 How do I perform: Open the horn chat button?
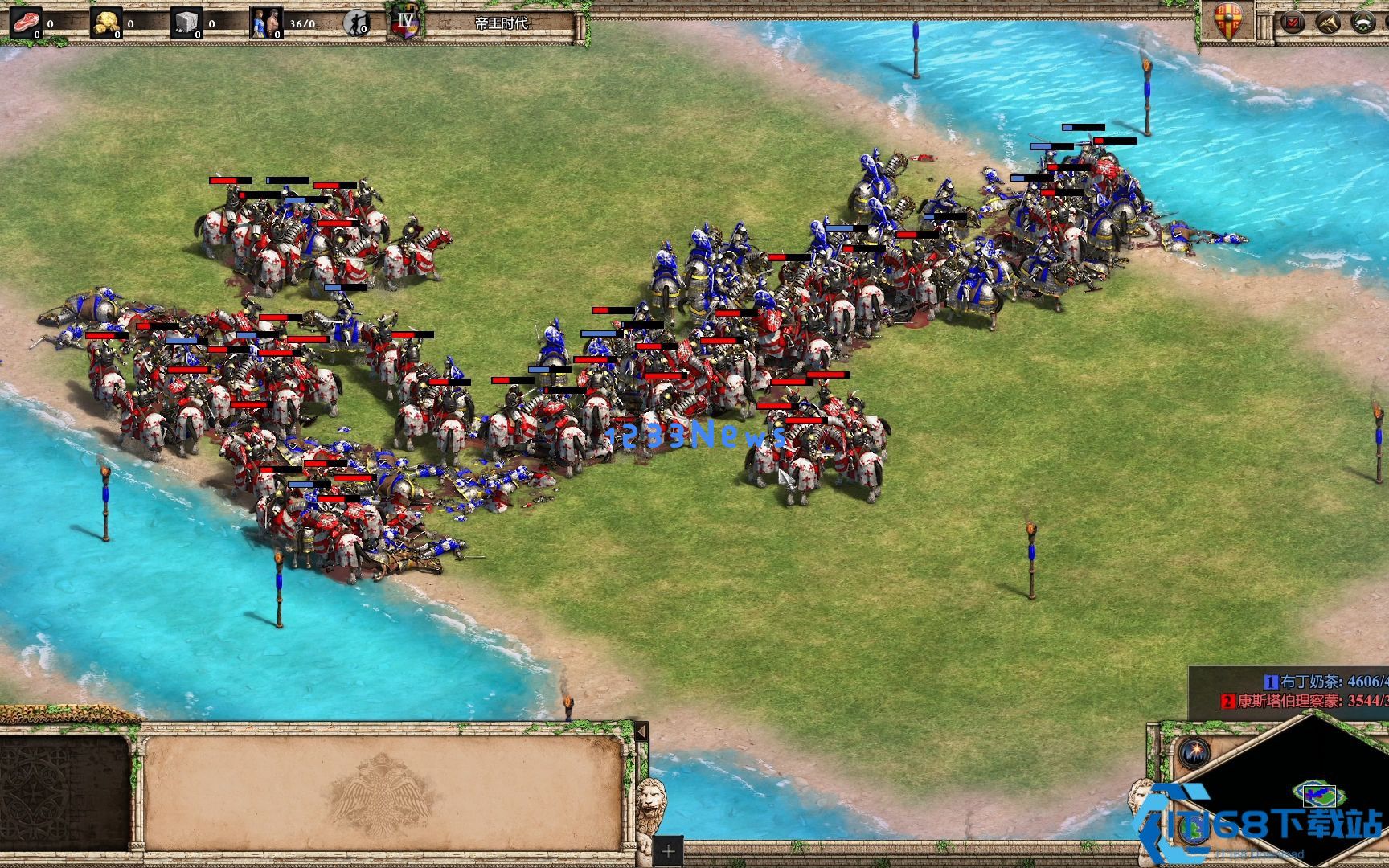pyautogui.click(x=1328, y=23)
